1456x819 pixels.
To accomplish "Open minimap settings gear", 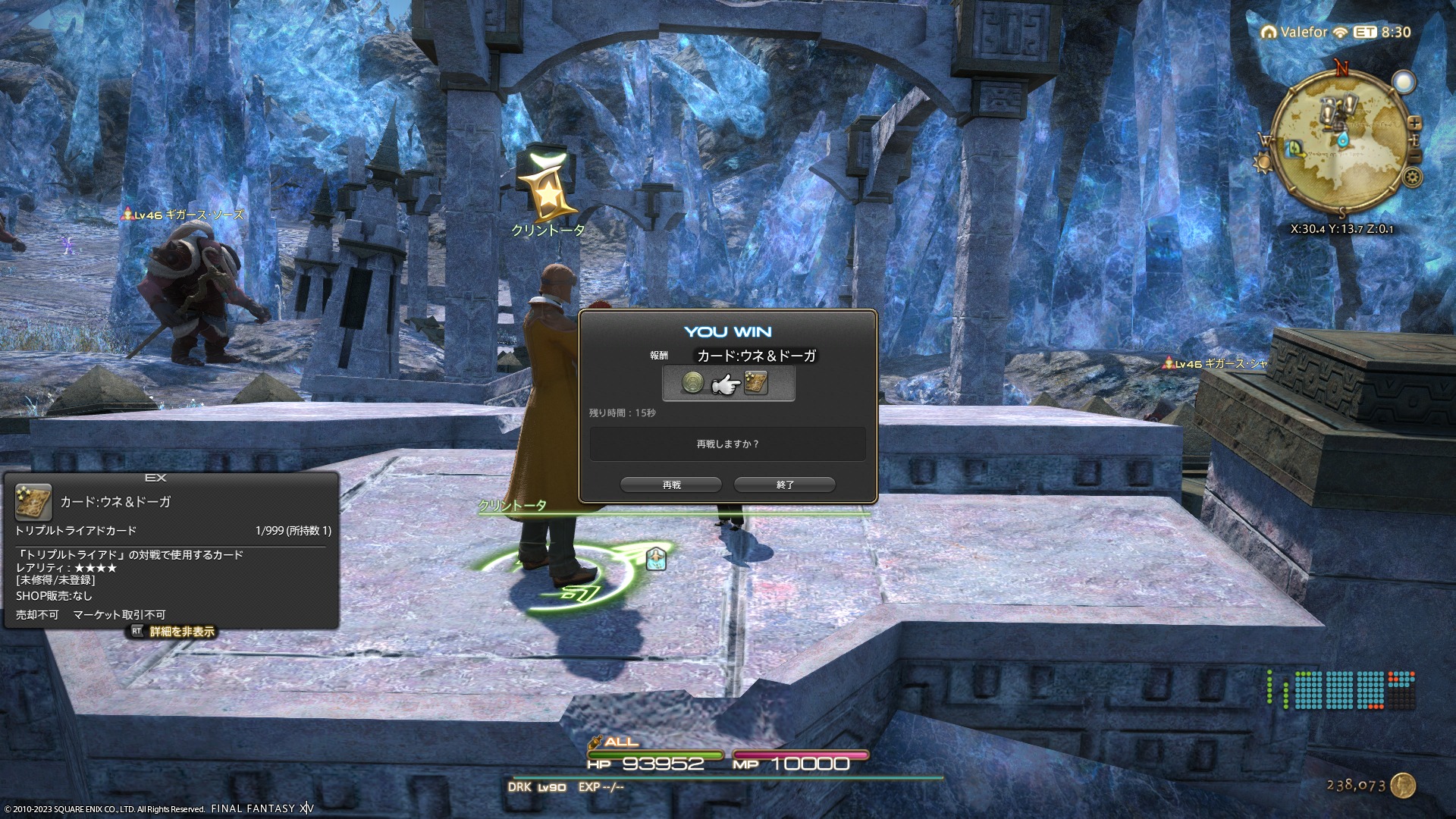I will tap(1412, 177).
